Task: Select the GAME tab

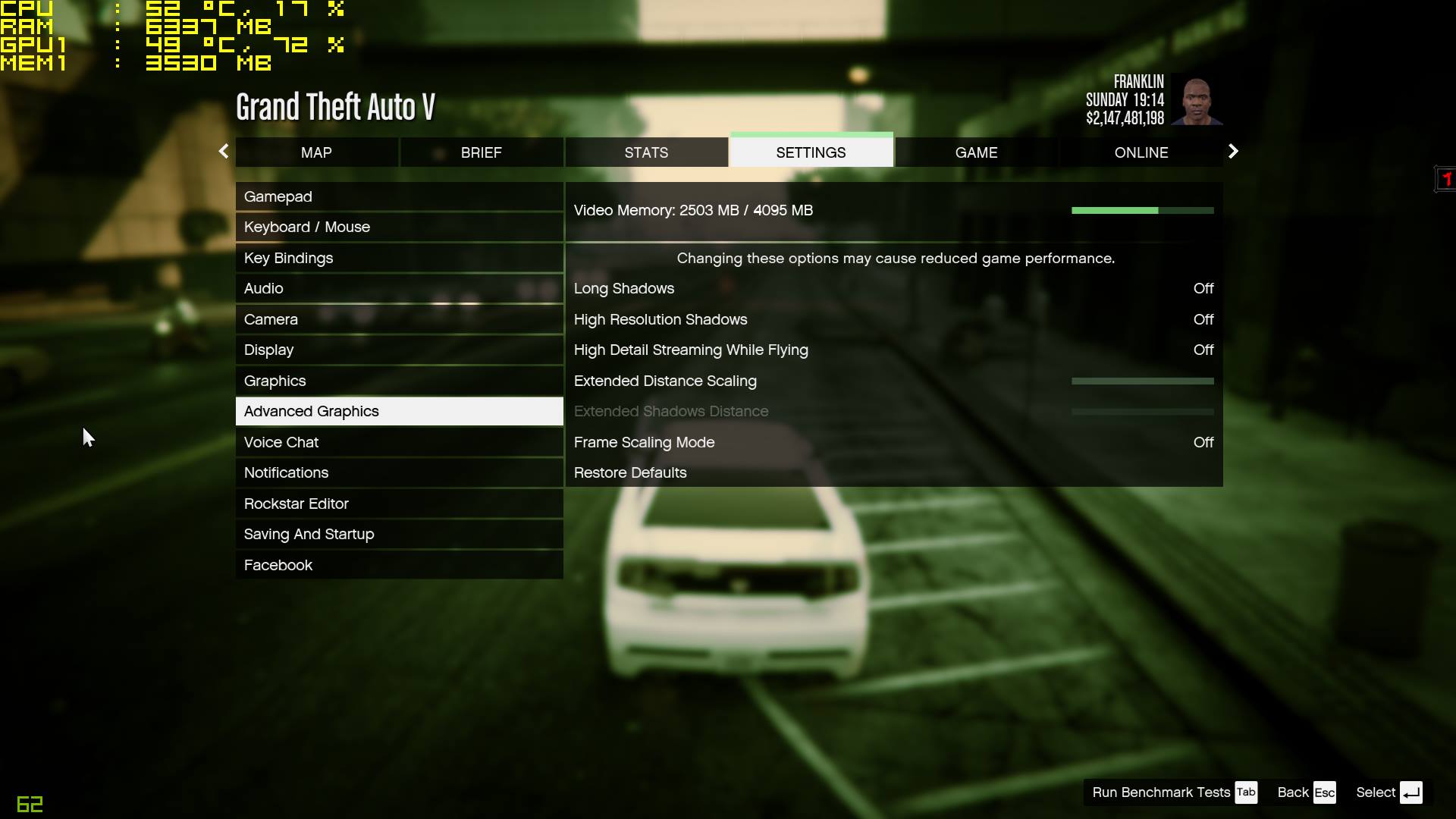Action: (x=976, y=152)
